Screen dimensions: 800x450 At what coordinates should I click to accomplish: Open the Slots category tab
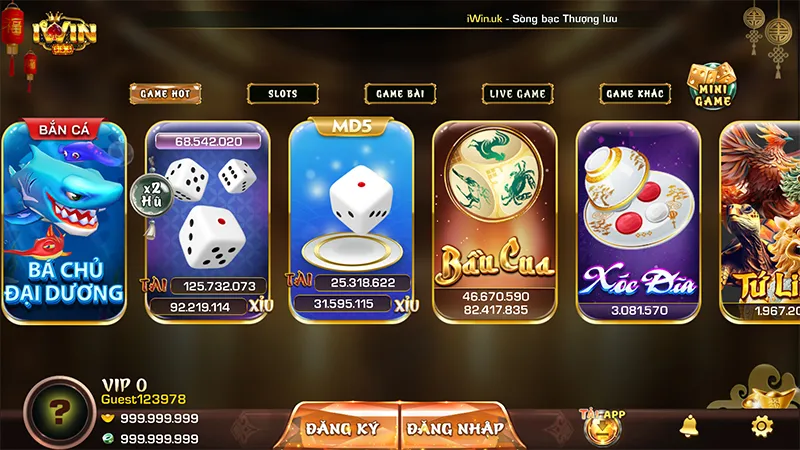point(282,93)
